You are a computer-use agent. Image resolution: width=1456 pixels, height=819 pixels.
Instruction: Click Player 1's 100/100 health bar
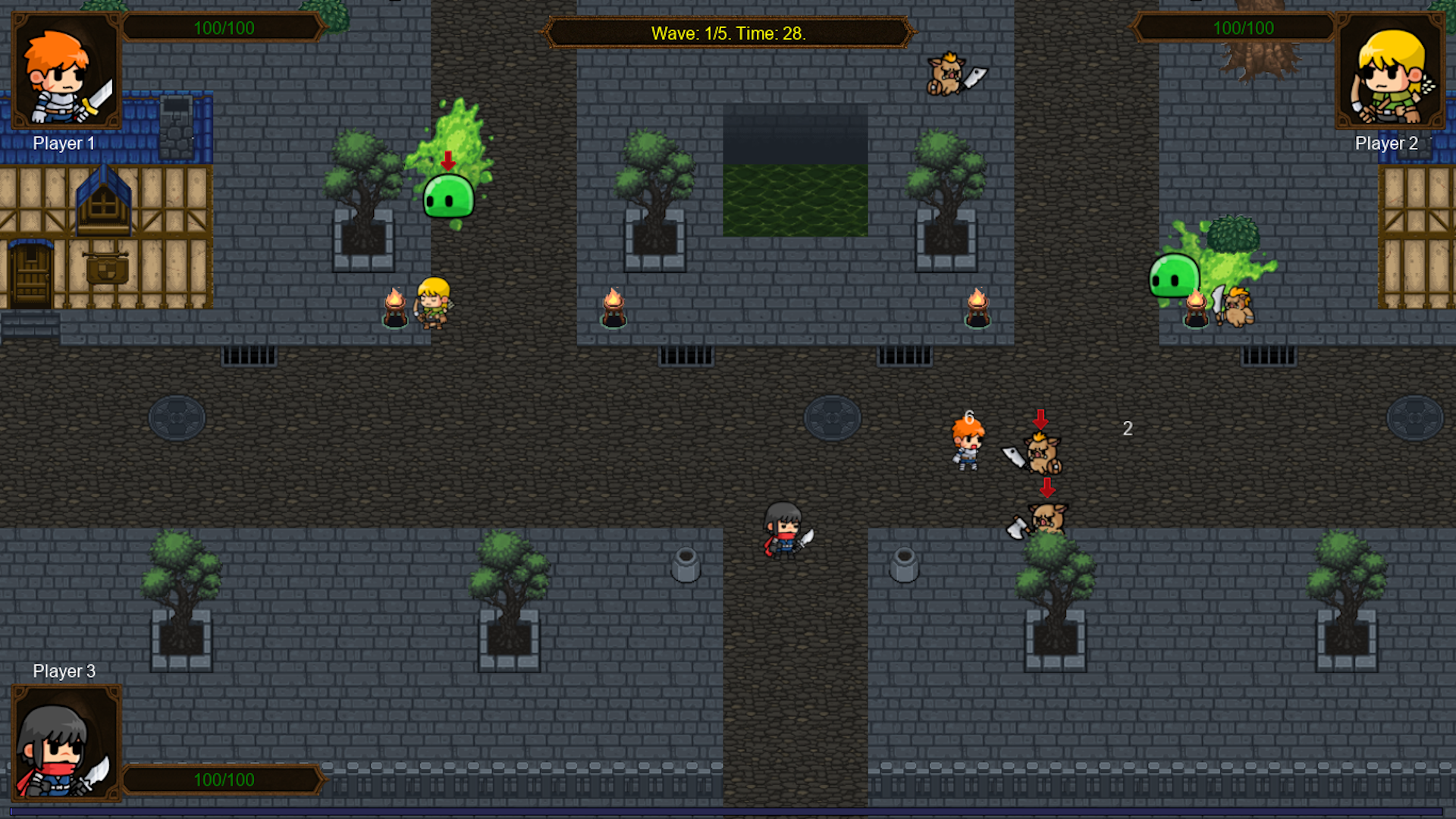pos(222,27)
